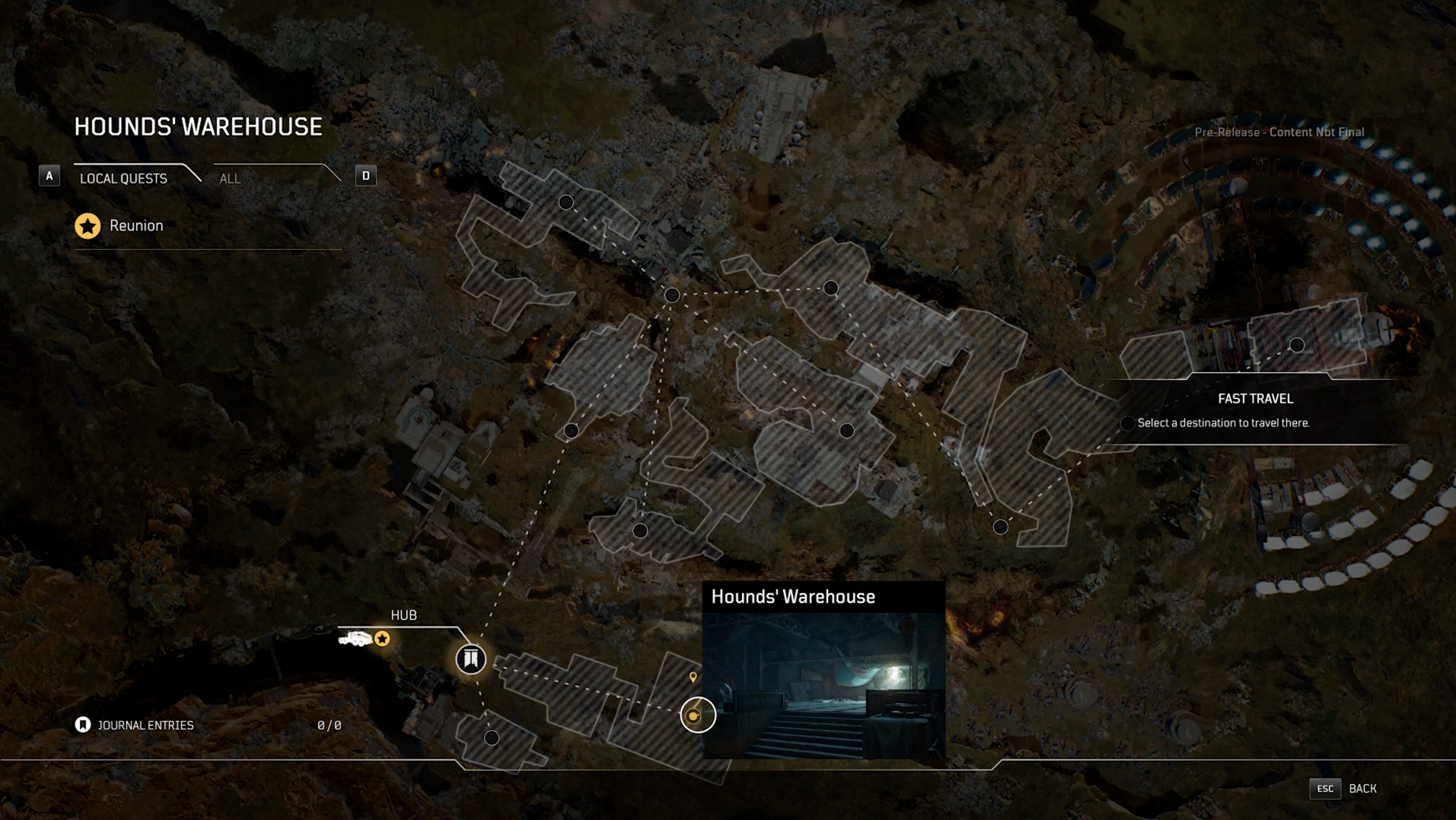Open the Journal Entries counter
The height and width of the screenshot is (820, 1456).
click(x=145, y=726)
